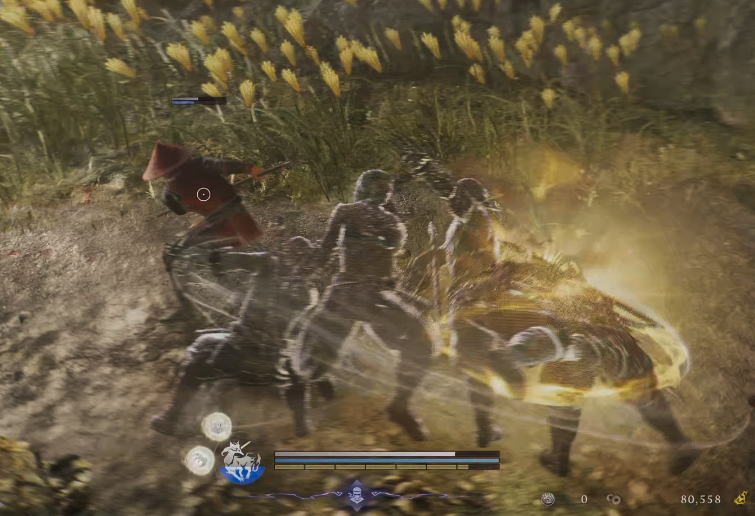Click the lower glowing round skill orb
The image size is (755, 516).
(x=199, y=460)
